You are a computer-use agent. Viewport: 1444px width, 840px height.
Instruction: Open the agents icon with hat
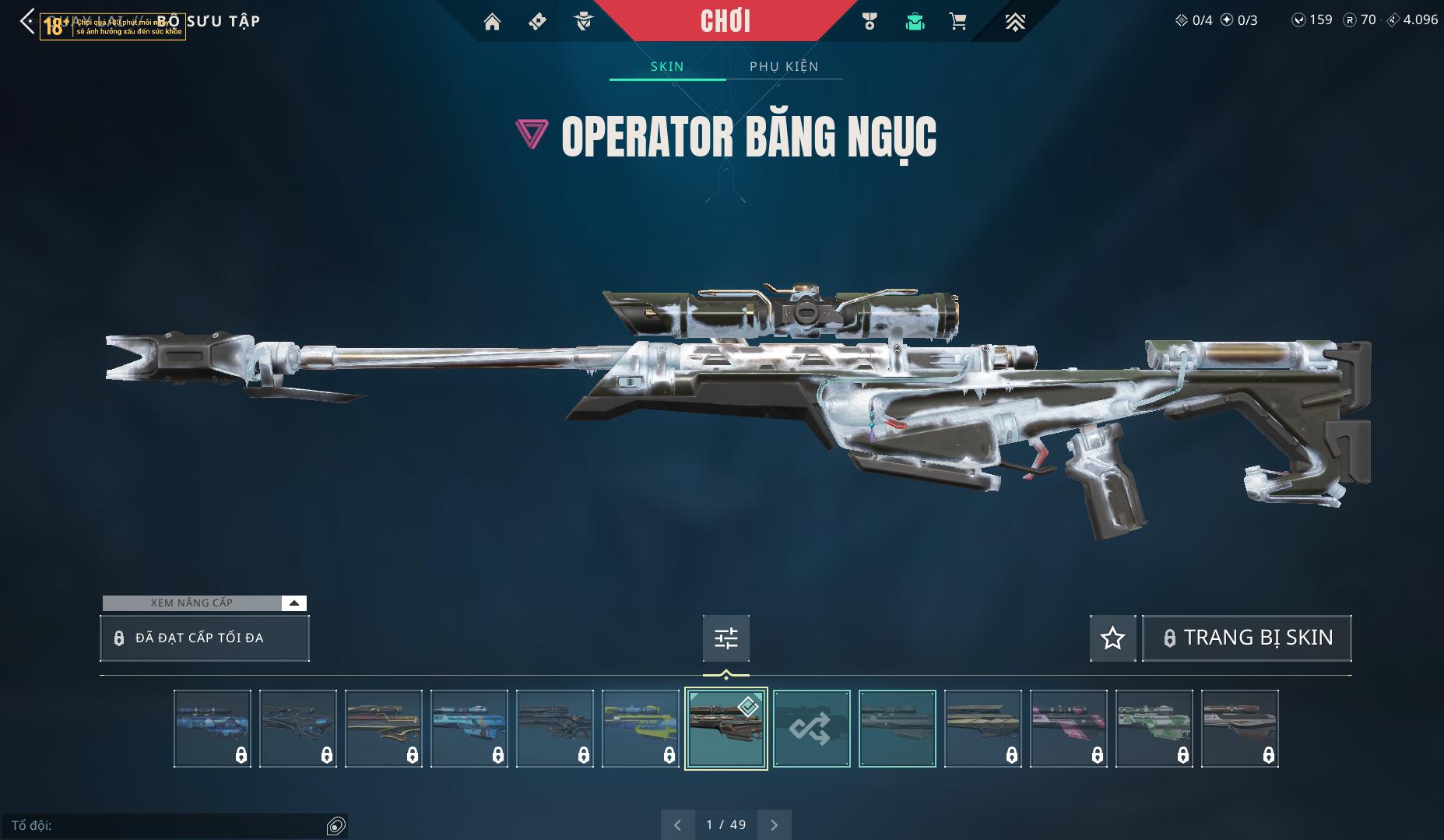[583, 22]
